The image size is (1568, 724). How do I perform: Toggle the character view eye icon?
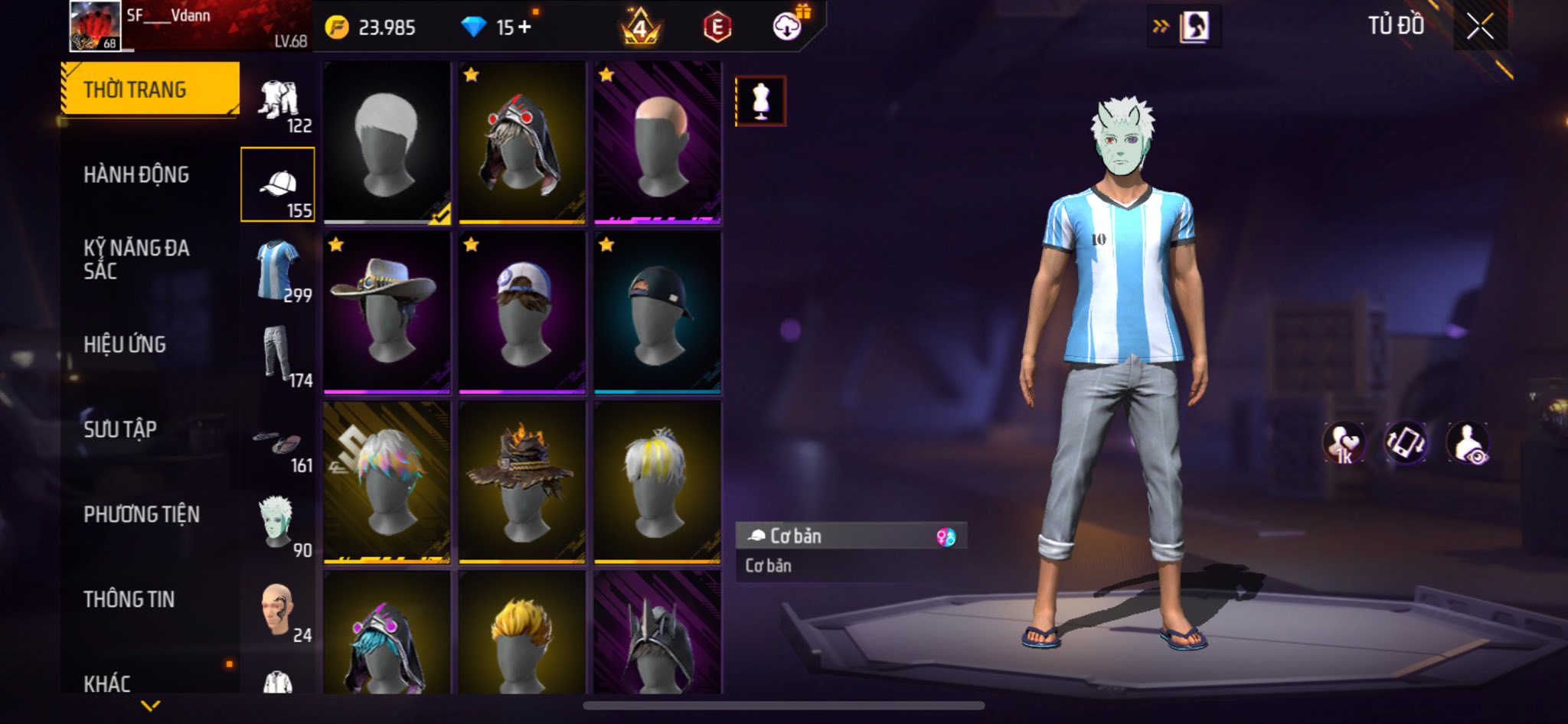1468,443
